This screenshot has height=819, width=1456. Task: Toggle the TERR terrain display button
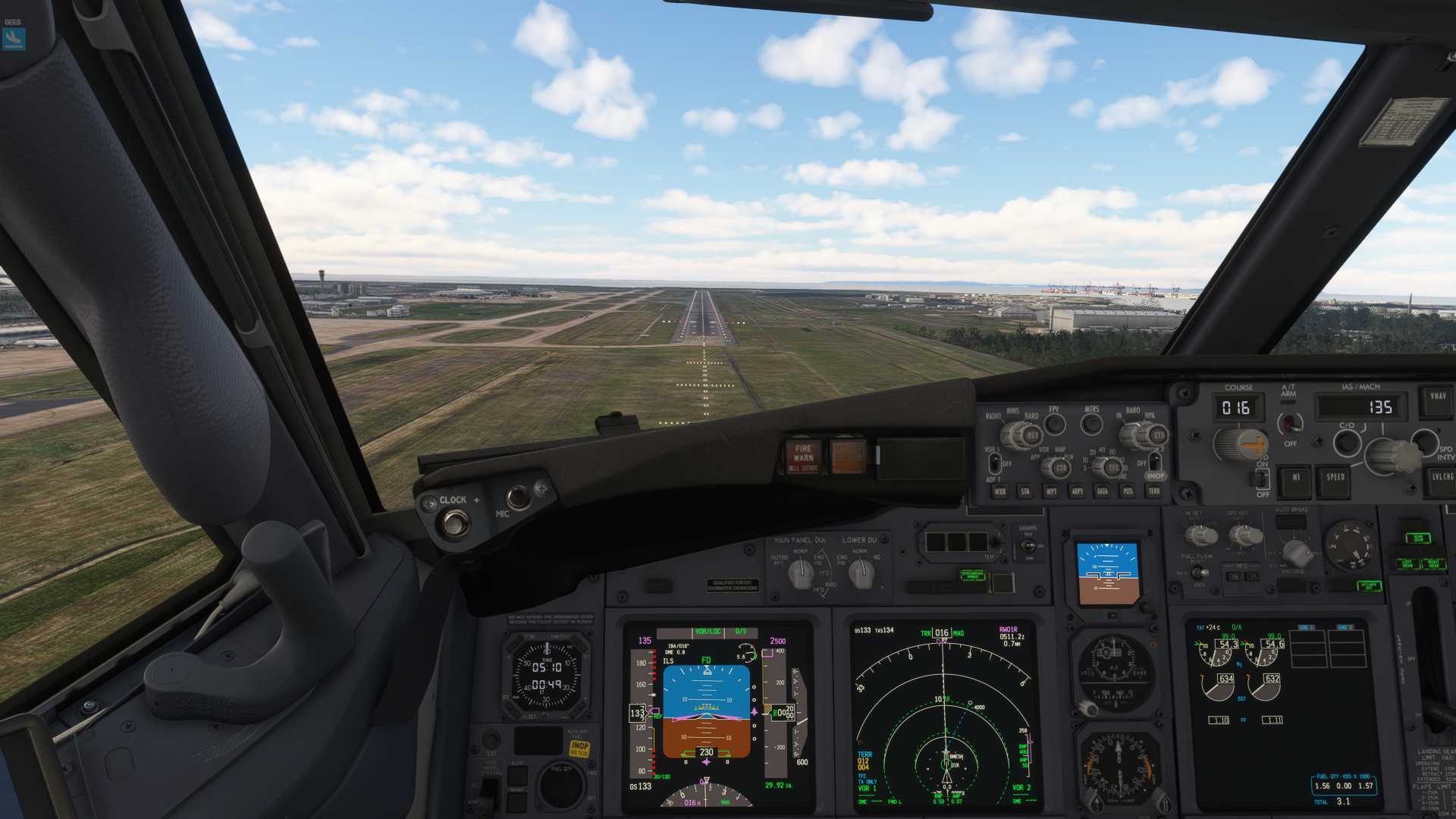(x=1154, y=491)
